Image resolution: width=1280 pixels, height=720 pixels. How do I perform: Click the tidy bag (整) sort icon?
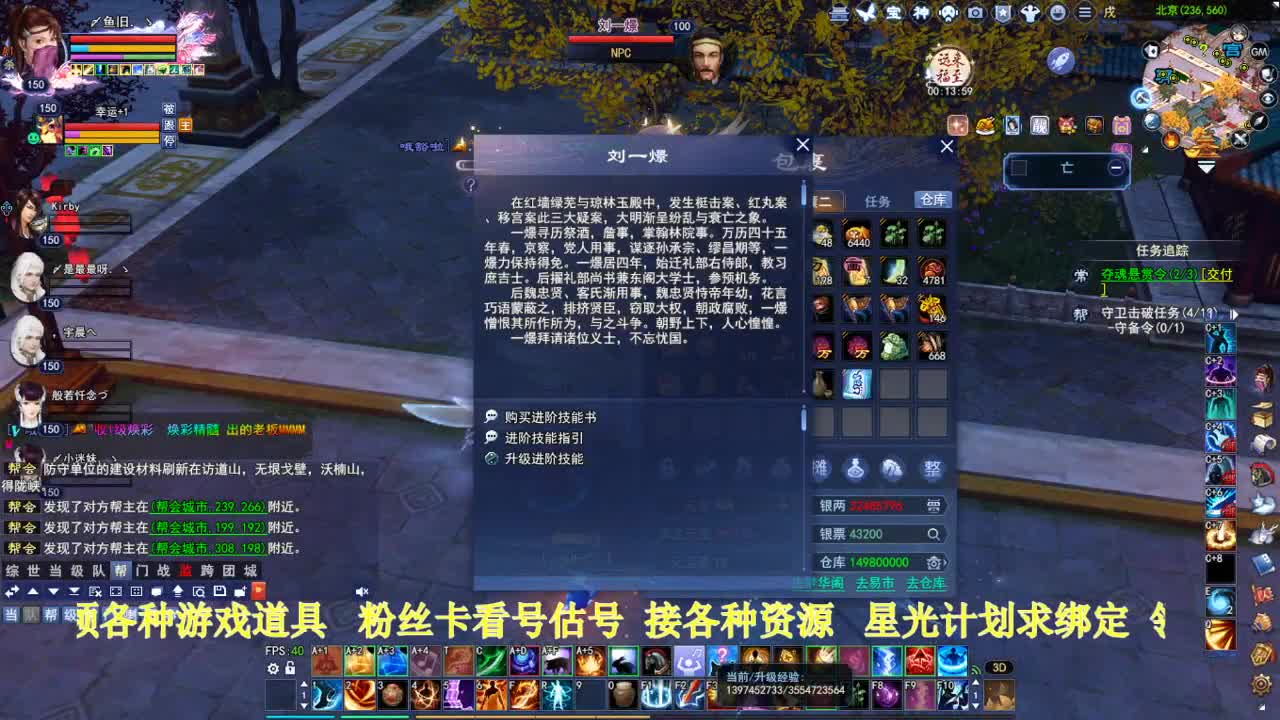[933, 468]
